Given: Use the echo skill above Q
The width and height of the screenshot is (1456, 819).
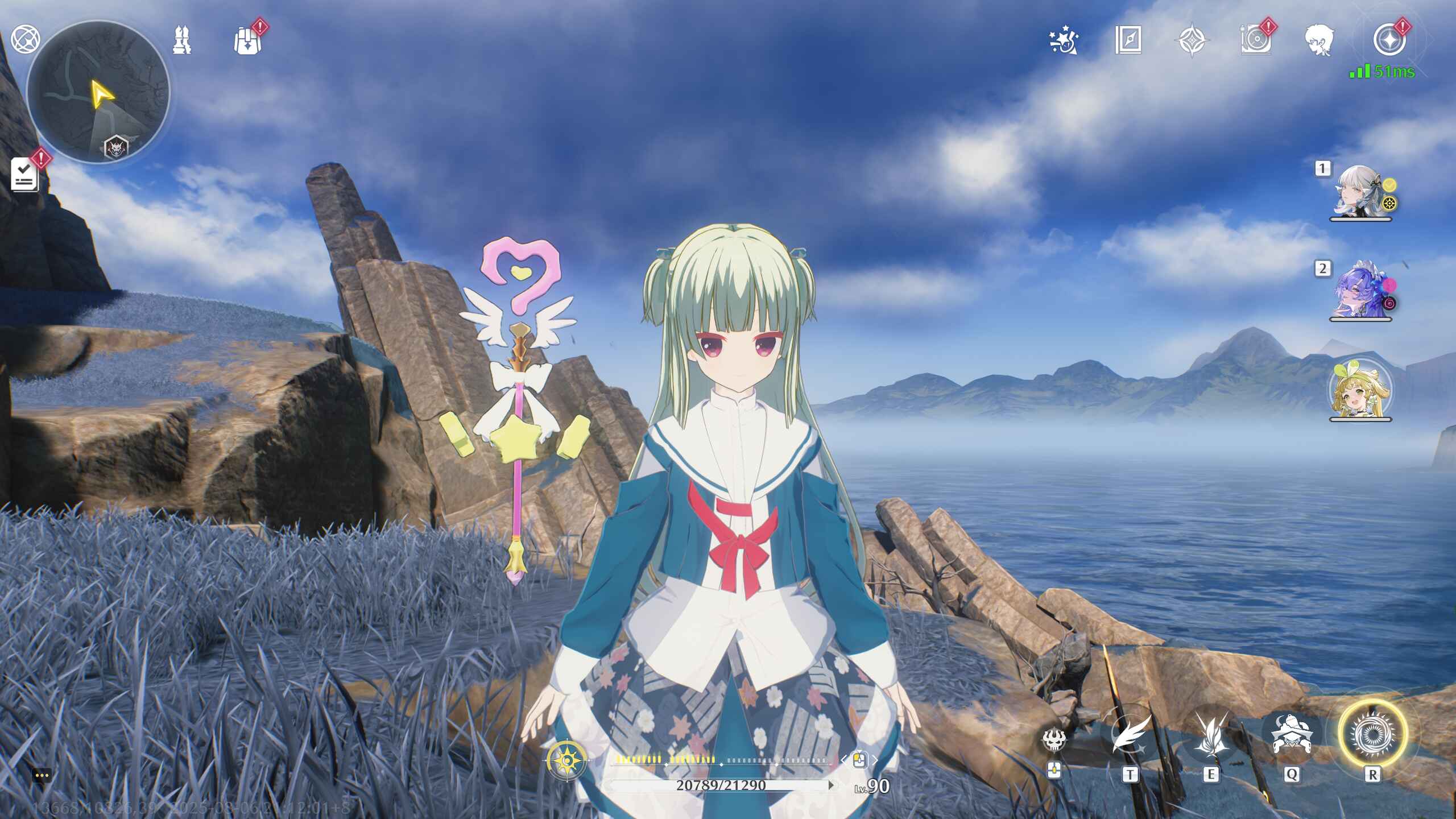Looking at the screenshot, I should click(1291, 736).
